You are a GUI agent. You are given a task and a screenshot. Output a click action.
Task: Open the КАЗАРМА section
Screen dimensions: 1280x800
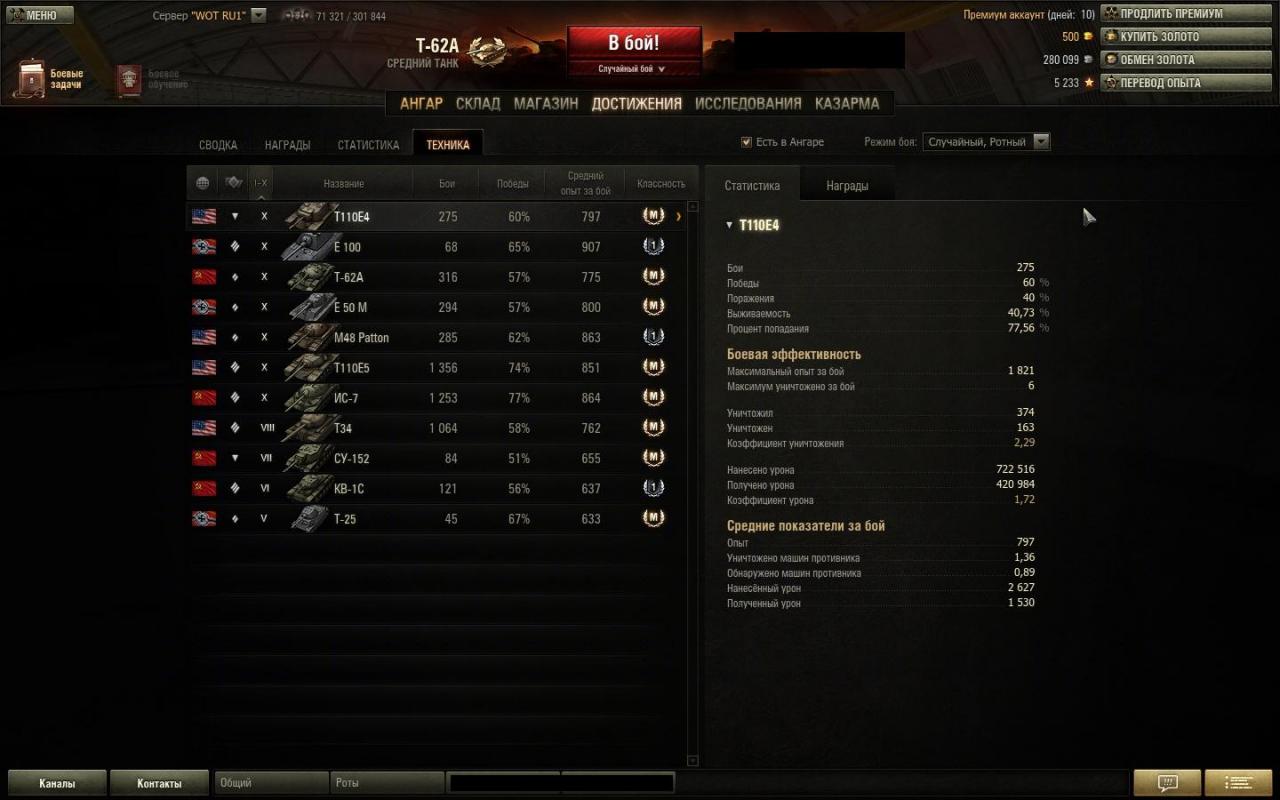pyautogui.click(x=847, y=103)
